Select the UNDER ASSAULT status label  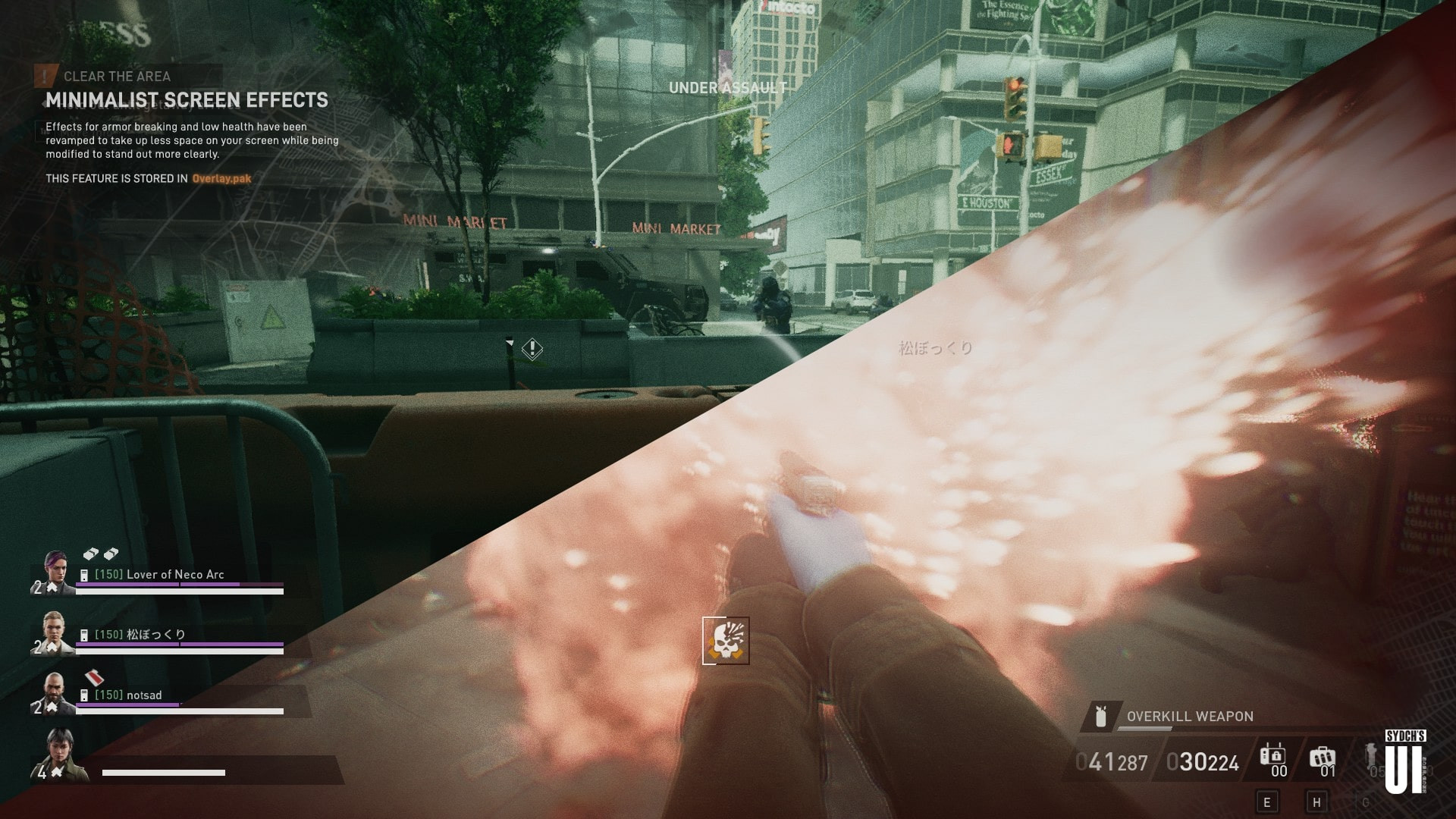coord(727,86)
